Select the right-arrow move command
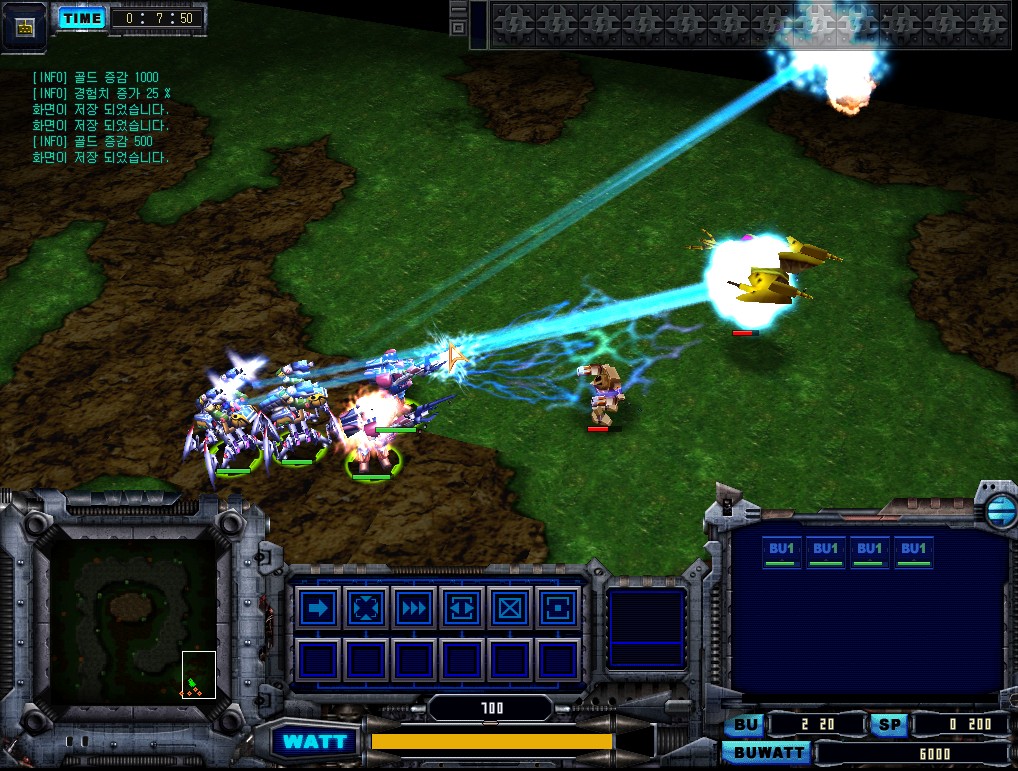 point(319,608)
